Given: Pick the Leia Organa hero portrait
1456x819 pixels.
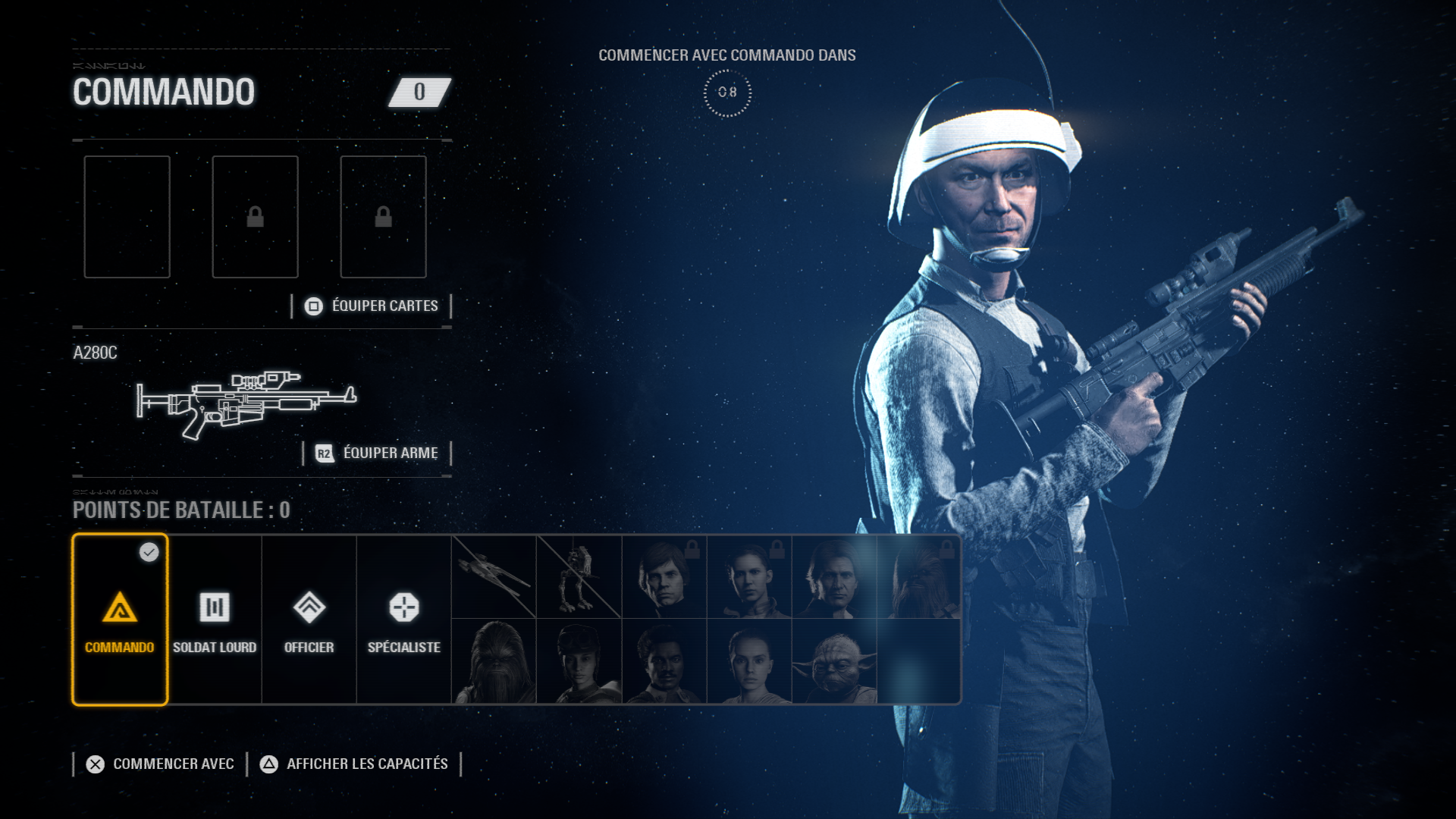Looking at the screenshot, I should (x=749, y=577).
